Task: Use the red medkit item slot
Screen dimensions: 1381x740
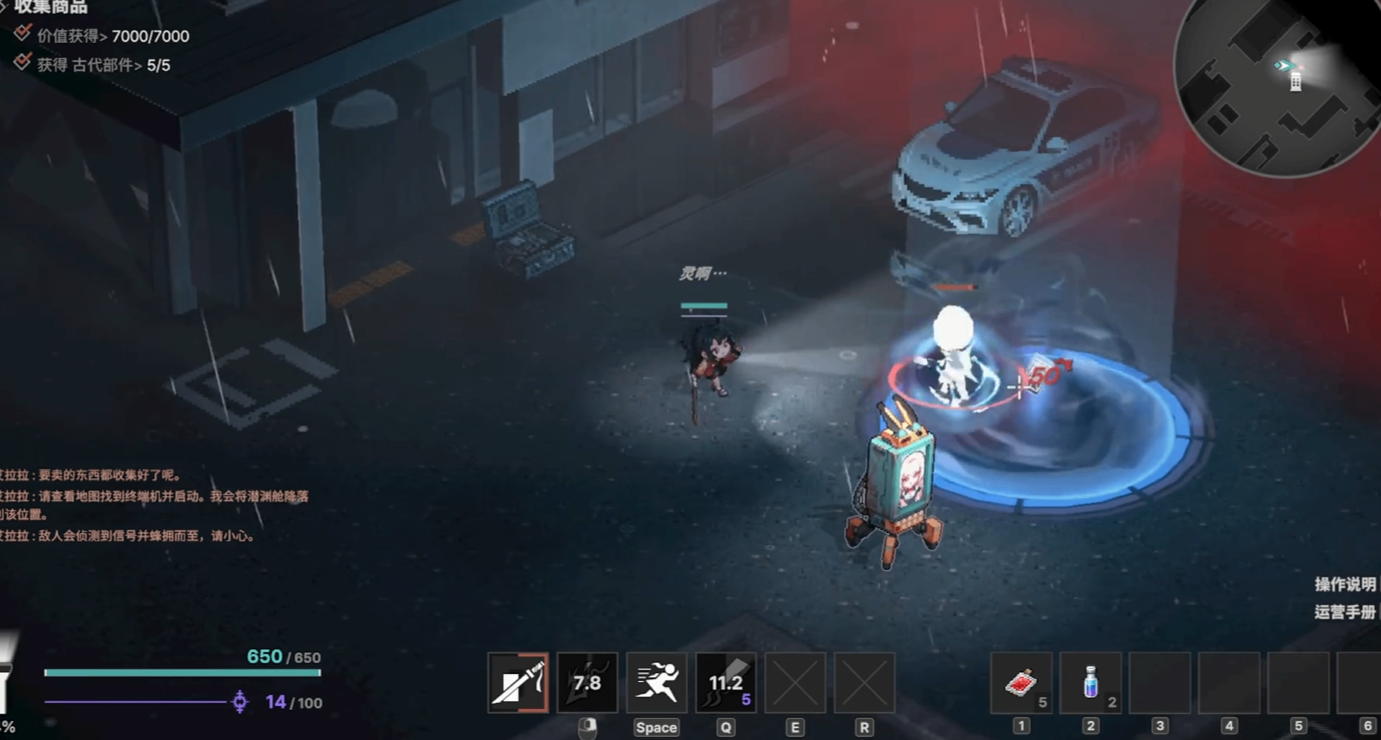Action: (1021, 683)
